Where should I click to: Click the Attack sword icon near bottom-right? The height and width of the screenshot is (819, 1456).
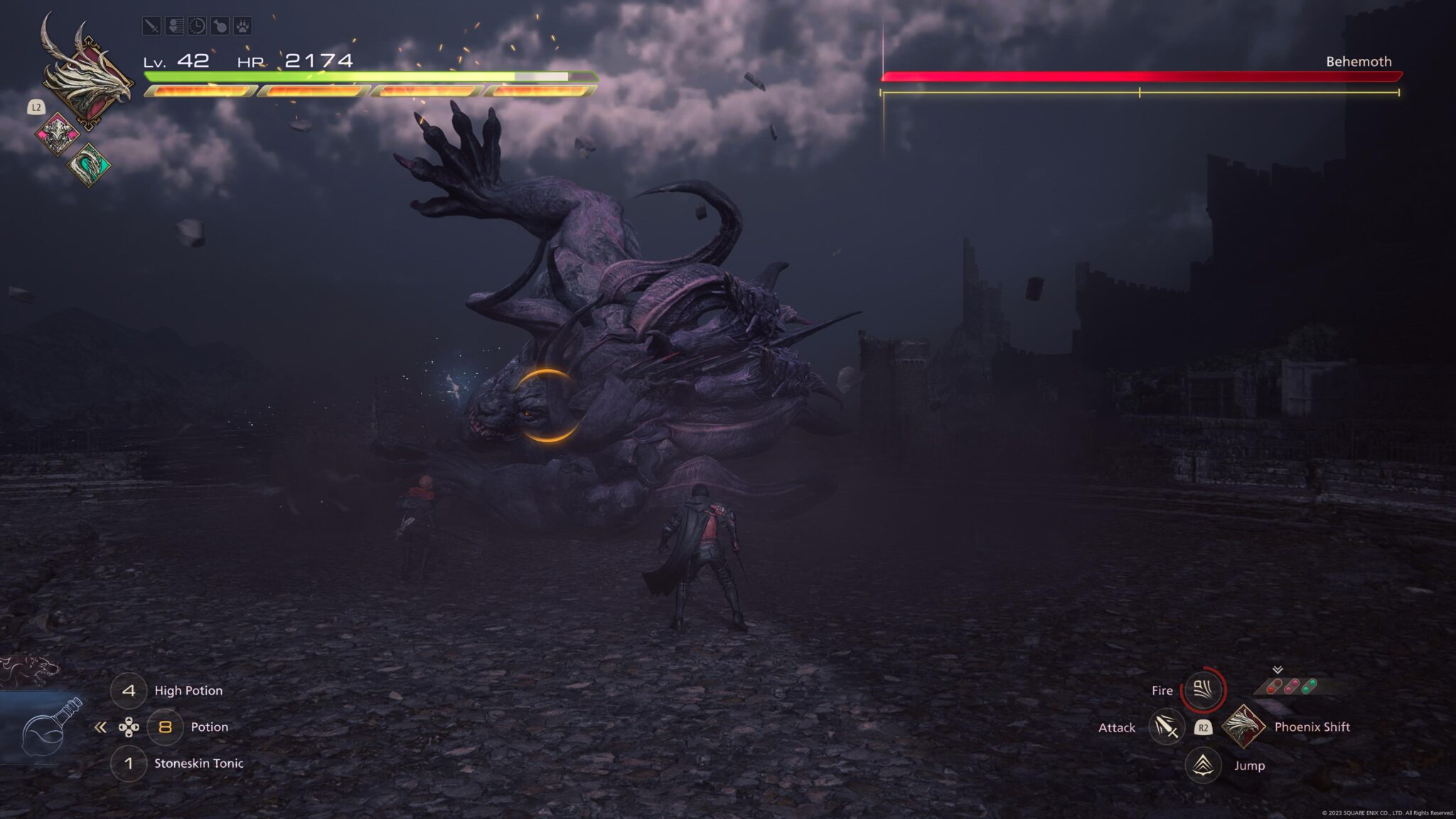coord(1167,728)
